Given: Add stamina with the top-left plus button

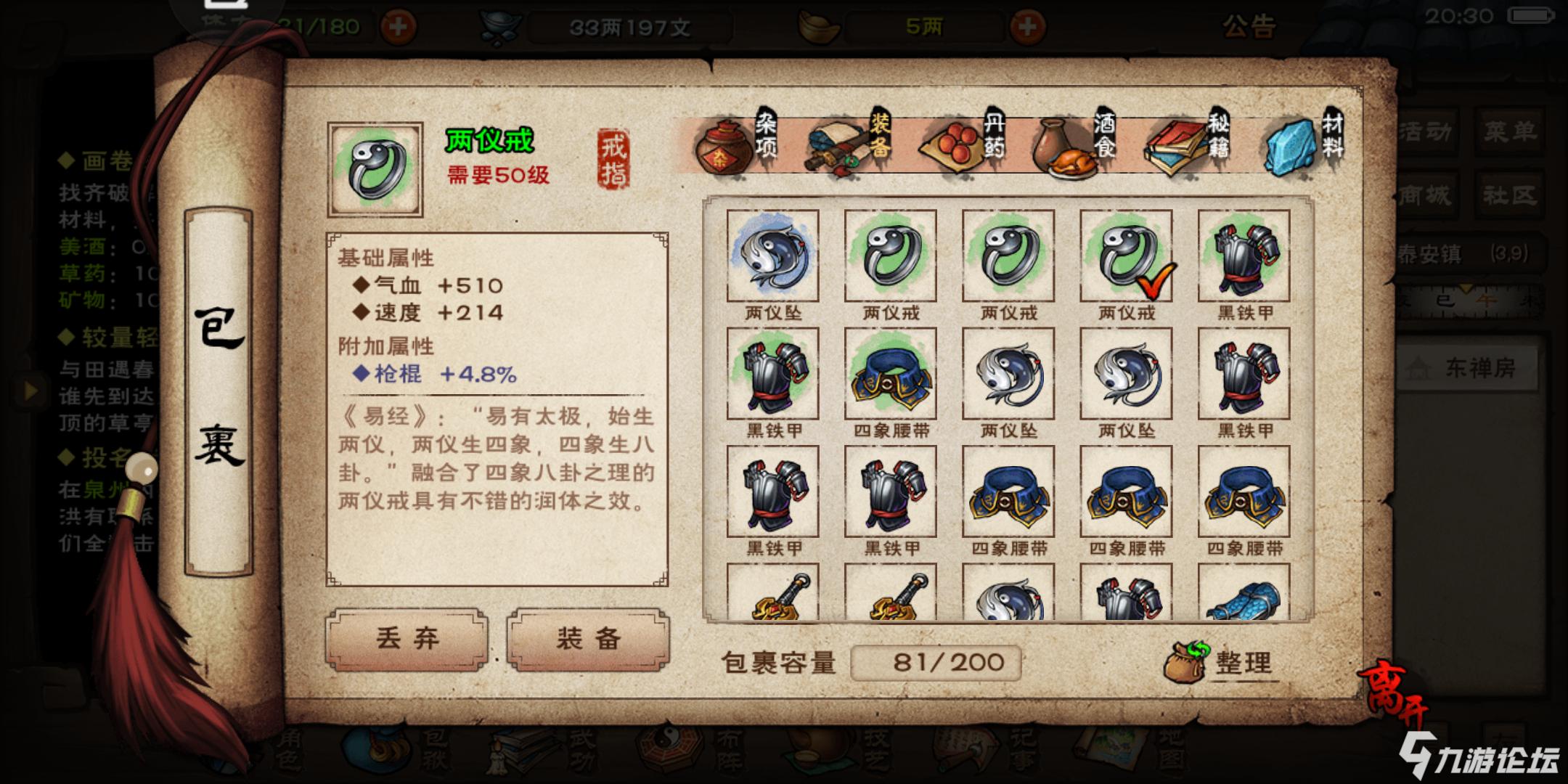Looking at the screenshot, I should click(398, 27).
